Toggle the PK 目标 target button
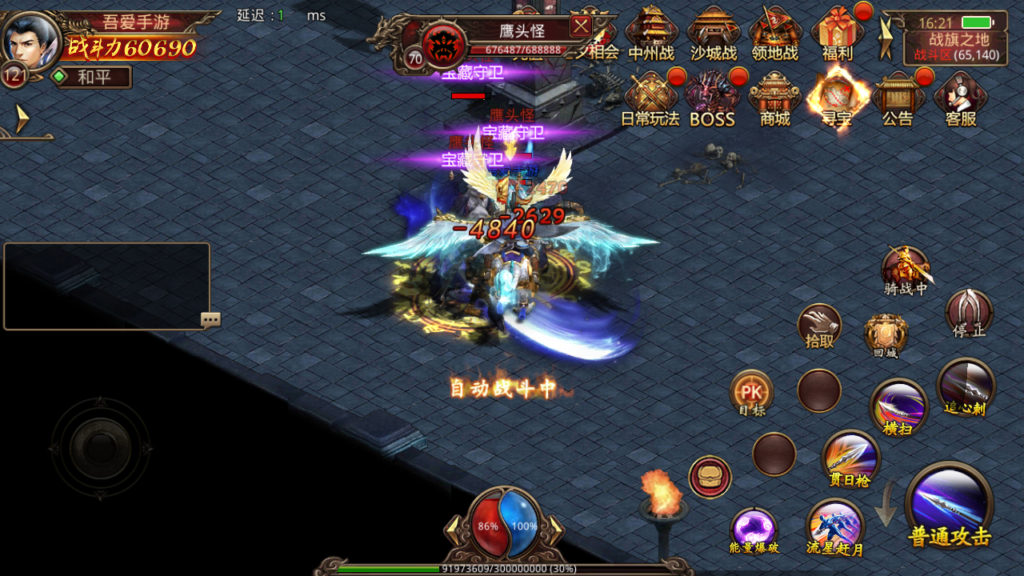This screenshot has width=1024, height=576. 751,392
